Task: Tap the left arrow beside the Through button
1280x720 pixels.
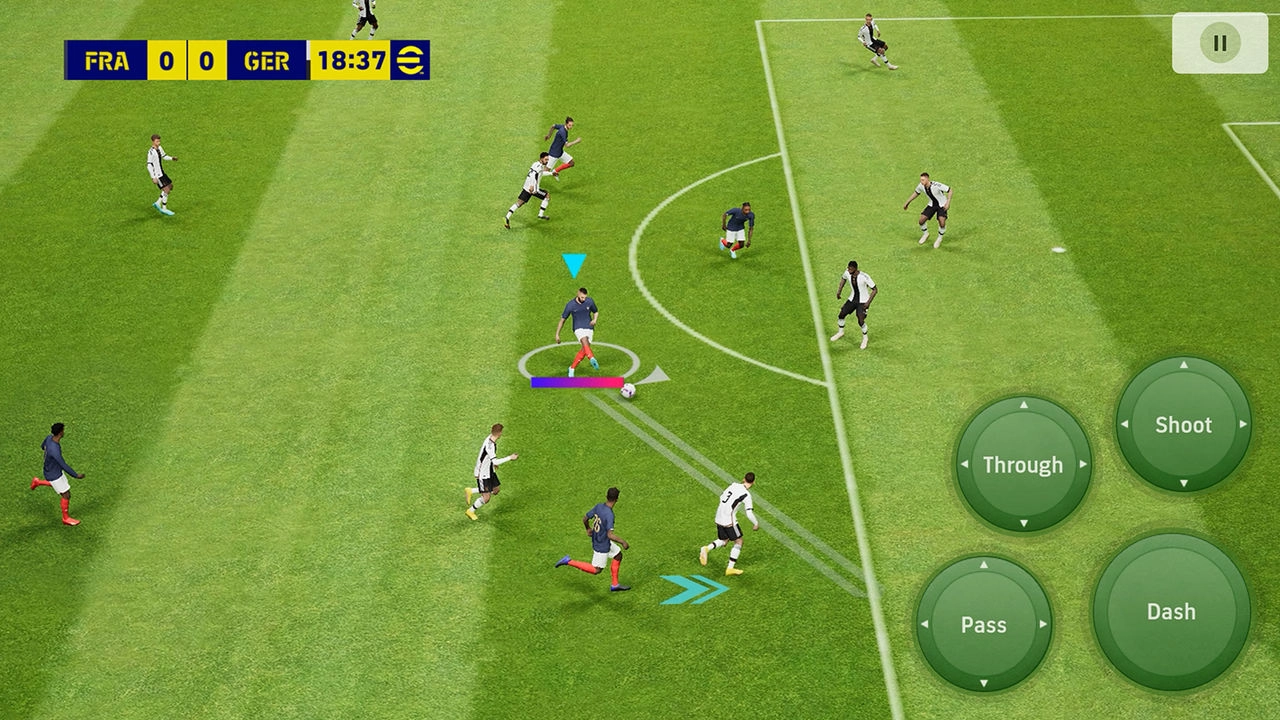Action: [x=965, y=464]
